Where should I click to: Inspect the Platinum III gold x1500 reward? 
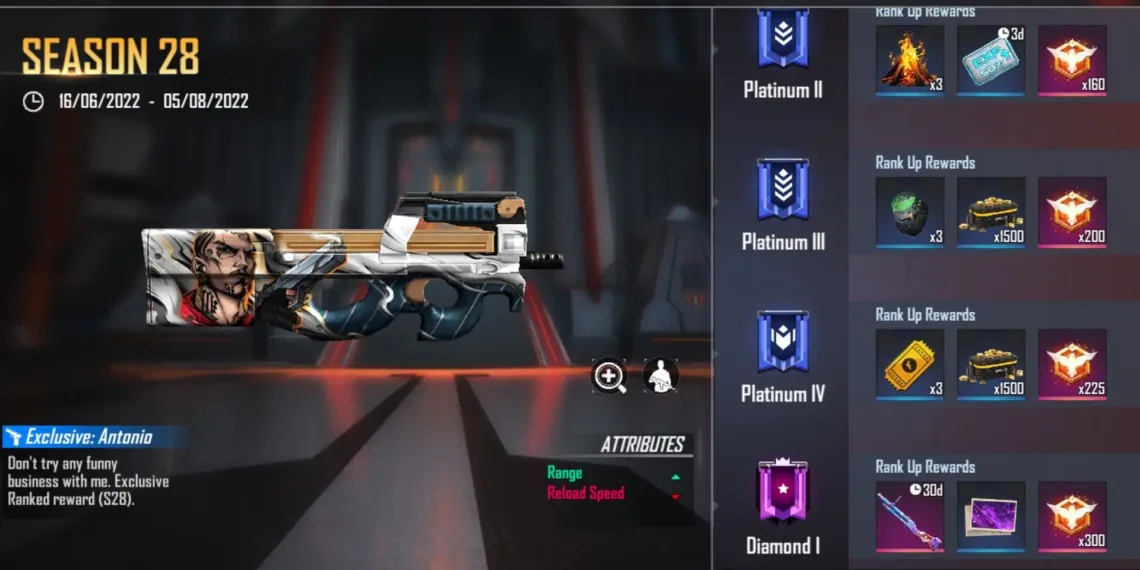pyautogui.click(x=991, y=212)
